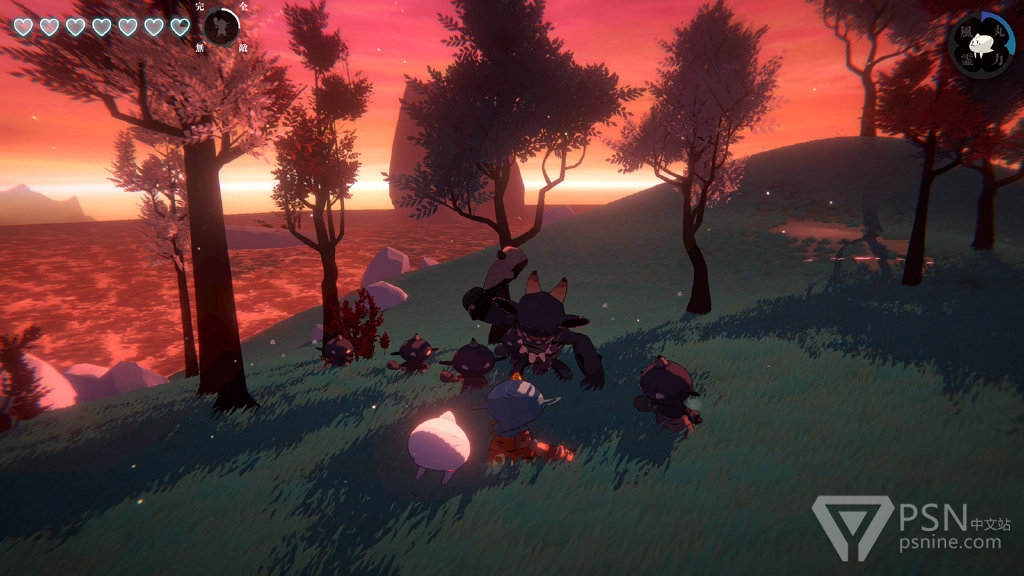1024x576 pixels.
Task: Select the white wind spirit power icon
Action: tap(981, 43)
